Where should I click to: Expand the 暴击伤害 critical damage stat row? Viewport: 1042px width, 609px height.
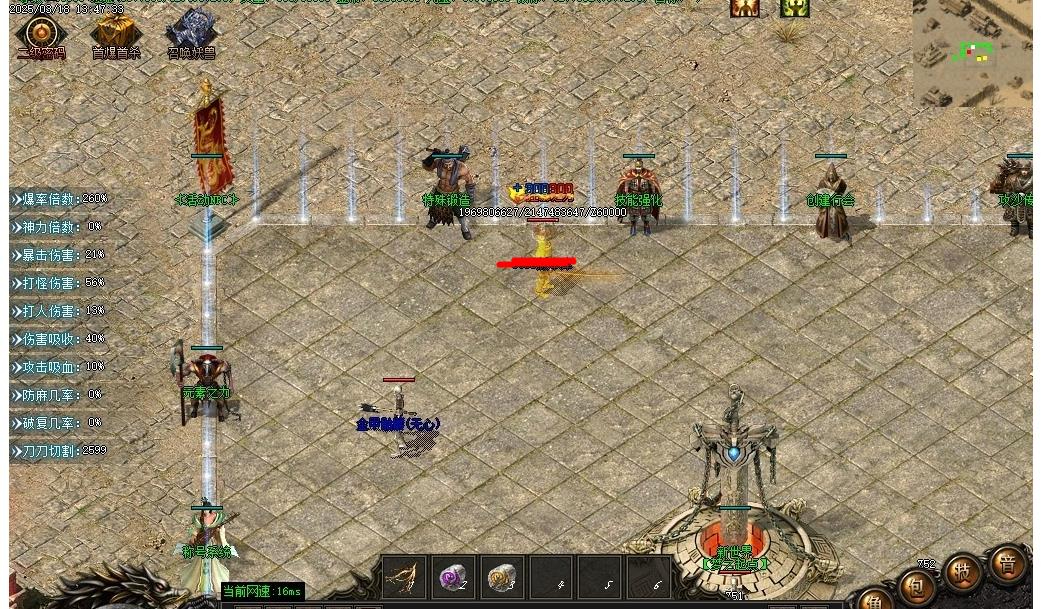pyautogui.click(x=62, y=255)
